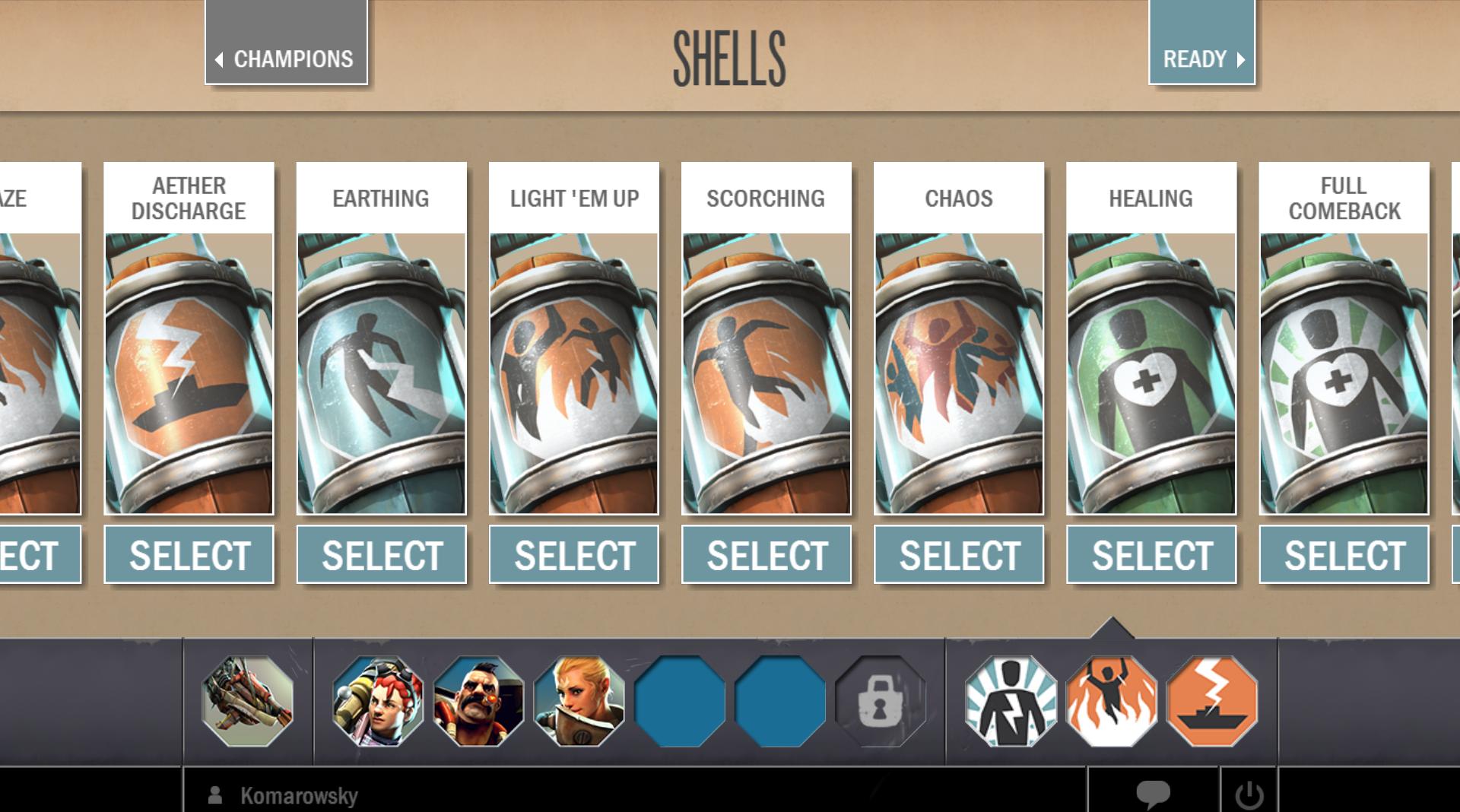Click the equipped lightning figure shell icon

click(x=1011, y=701)
